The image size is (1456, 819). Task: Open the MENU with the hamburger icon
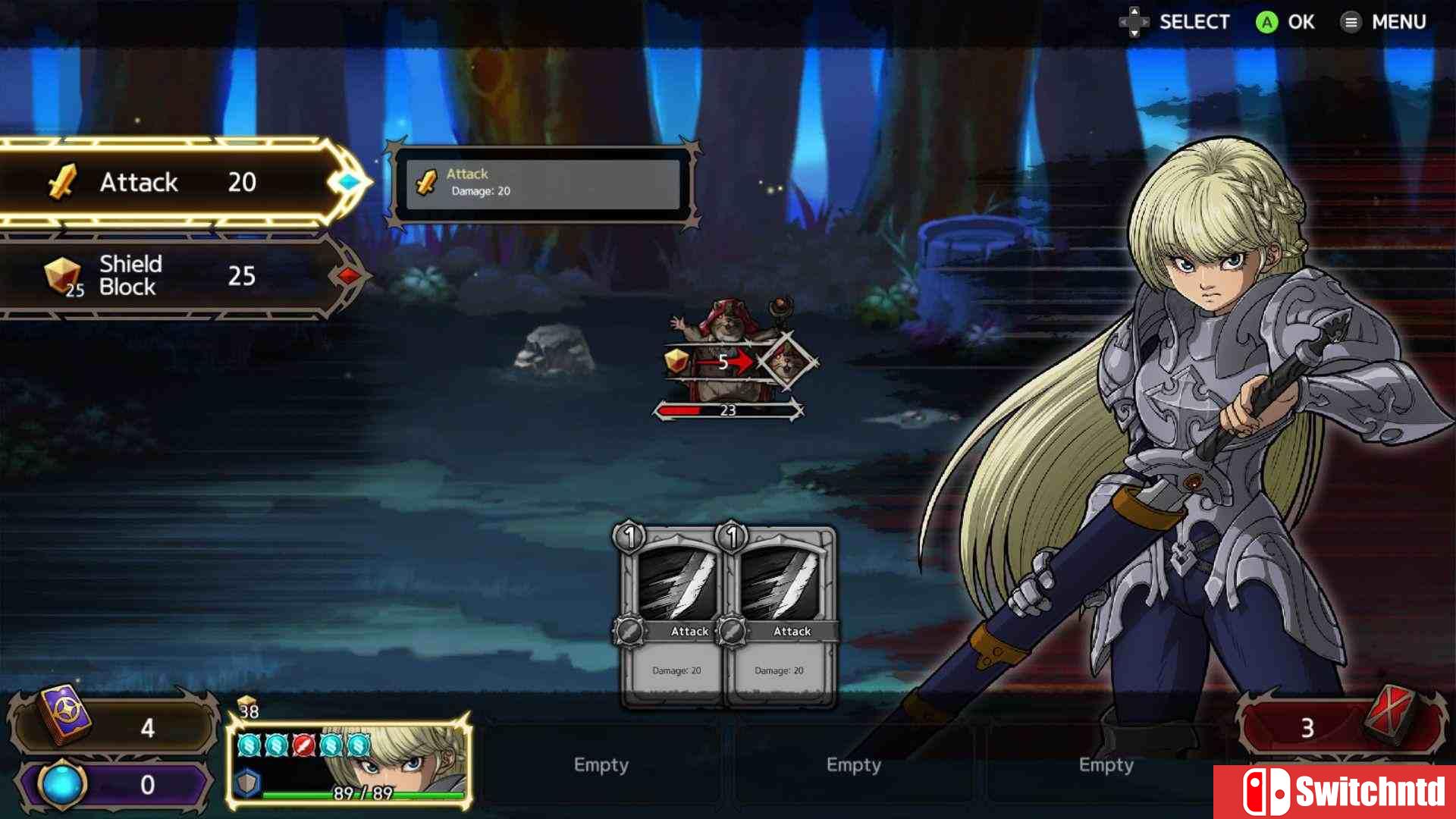point(1351,22)
